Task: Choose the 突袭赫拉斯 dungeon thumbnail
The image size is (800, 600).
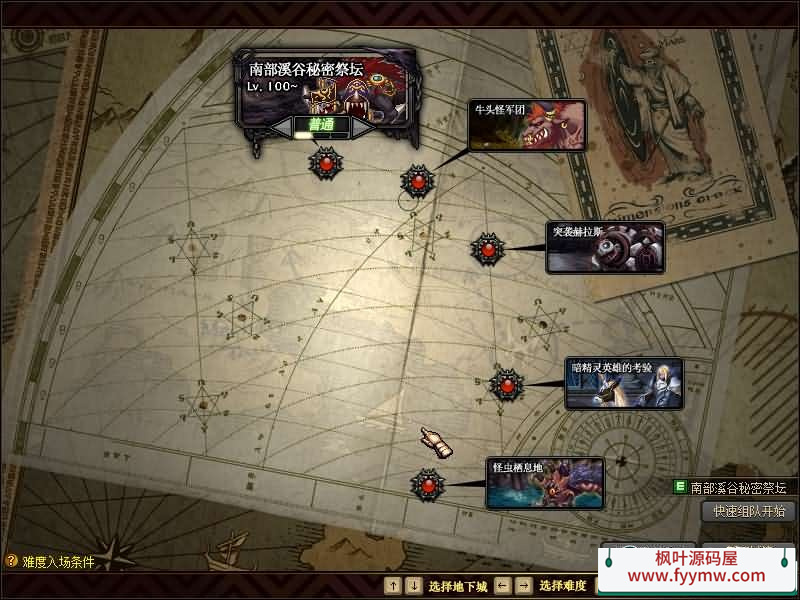Action: [605, 247]
